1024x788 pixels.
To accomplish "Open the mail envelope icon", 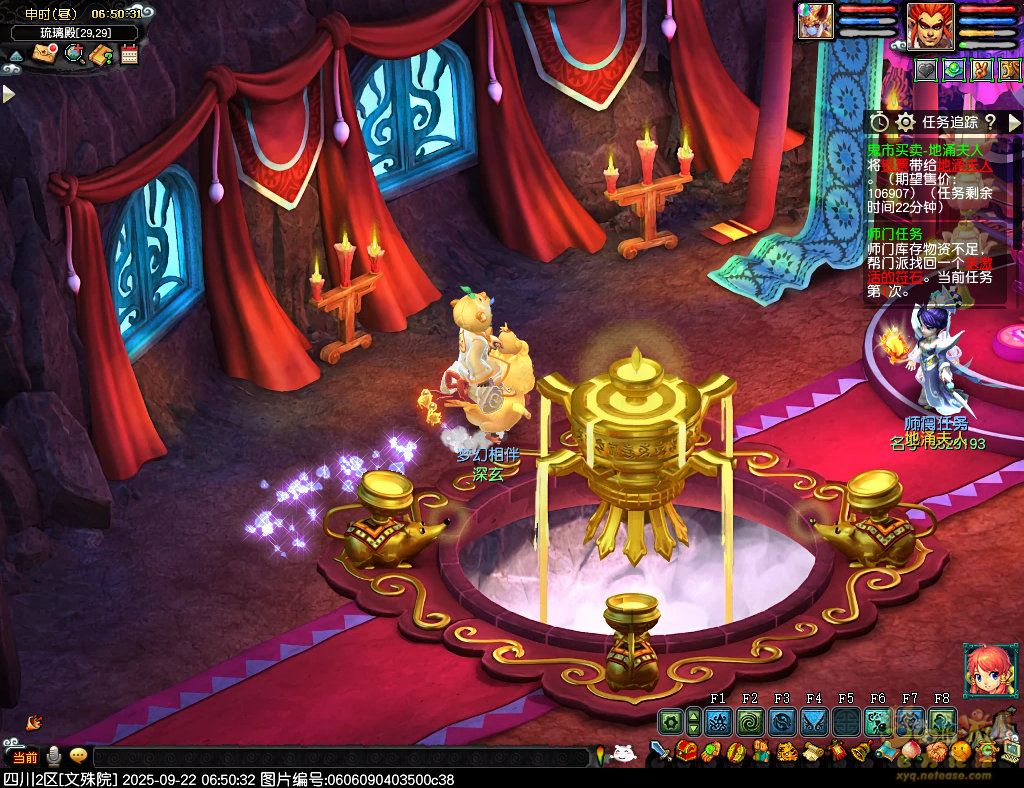I will [44, 54].
